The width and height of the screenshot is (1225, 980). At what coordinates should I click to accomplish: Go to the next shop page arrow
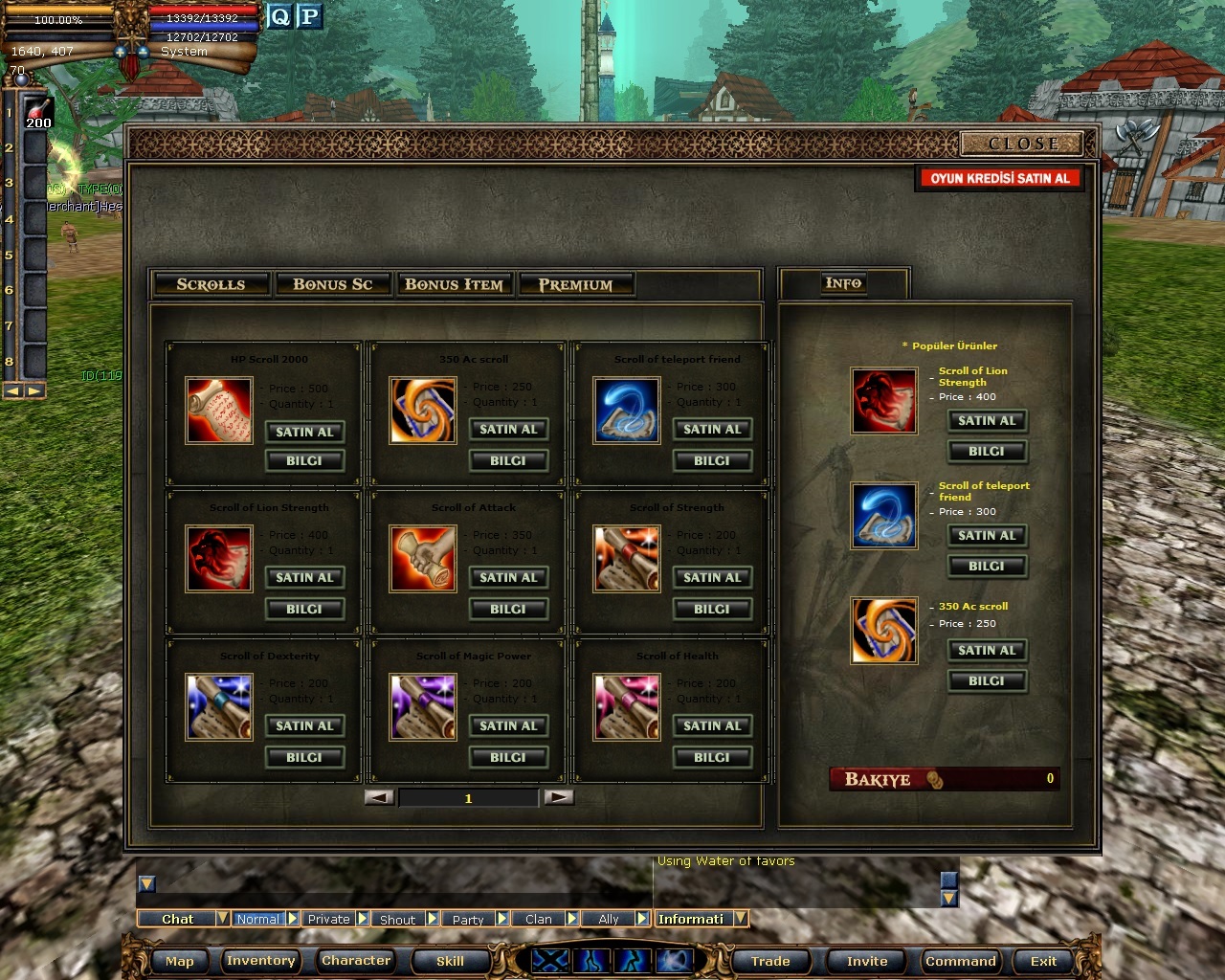tap(558, 797)
